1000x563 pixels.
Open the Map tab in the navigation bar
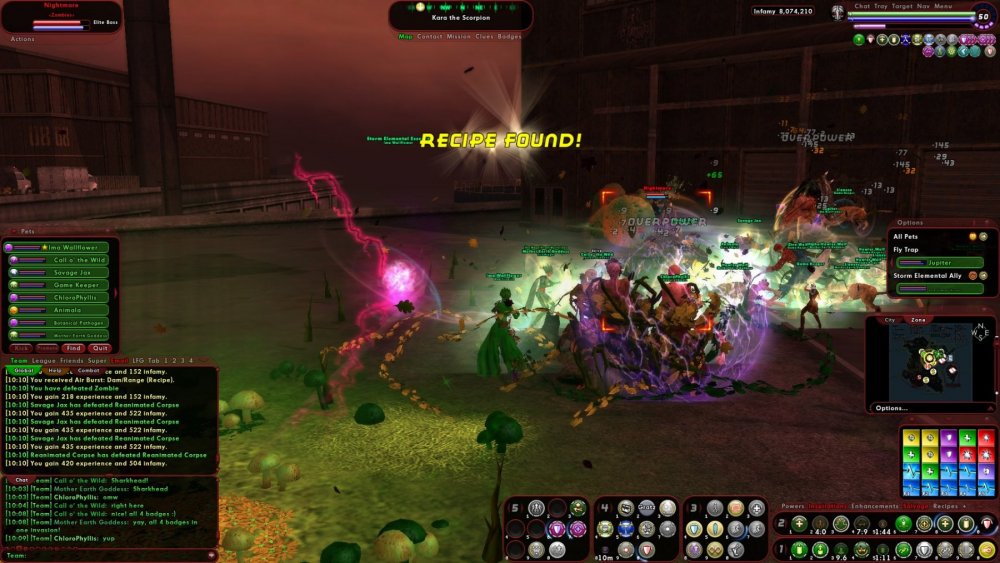[405, 36]
